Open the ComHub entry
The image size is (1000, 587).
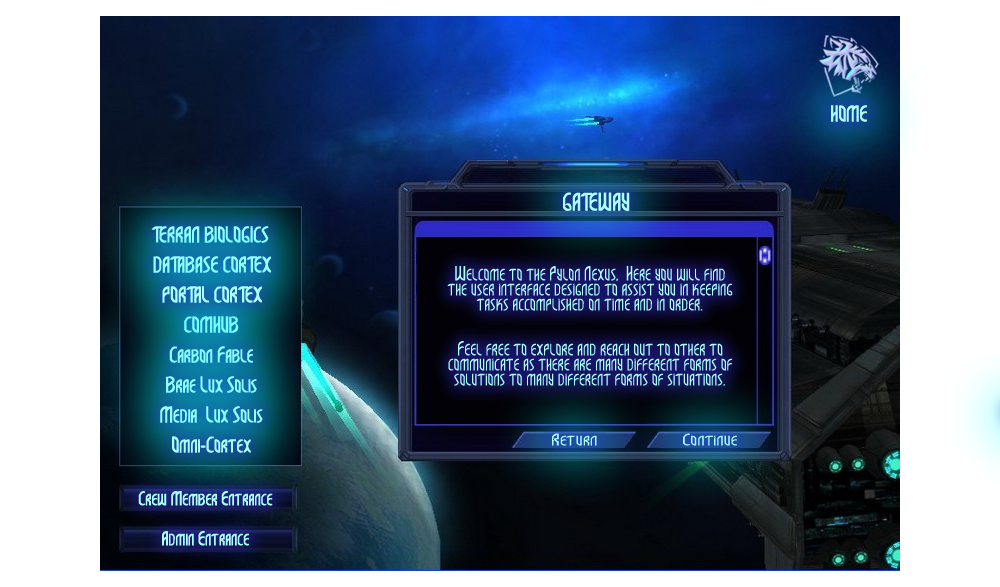(211, 325)
